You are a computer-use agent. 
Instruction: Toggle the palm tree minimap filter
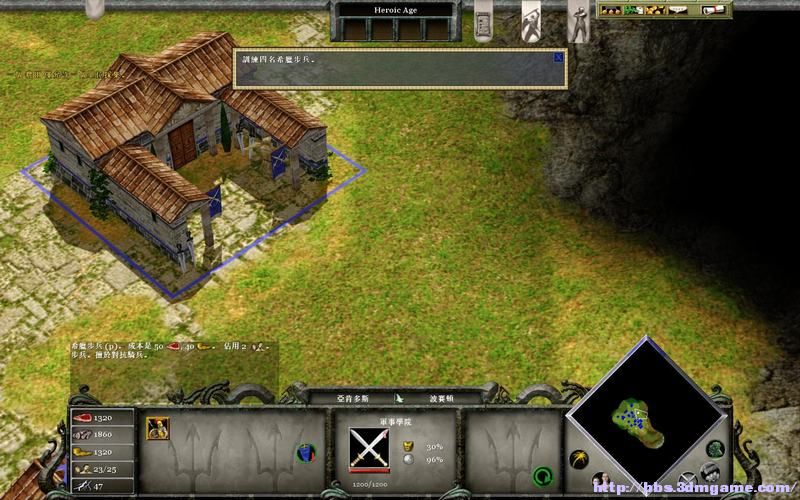[x=579, y=461]
